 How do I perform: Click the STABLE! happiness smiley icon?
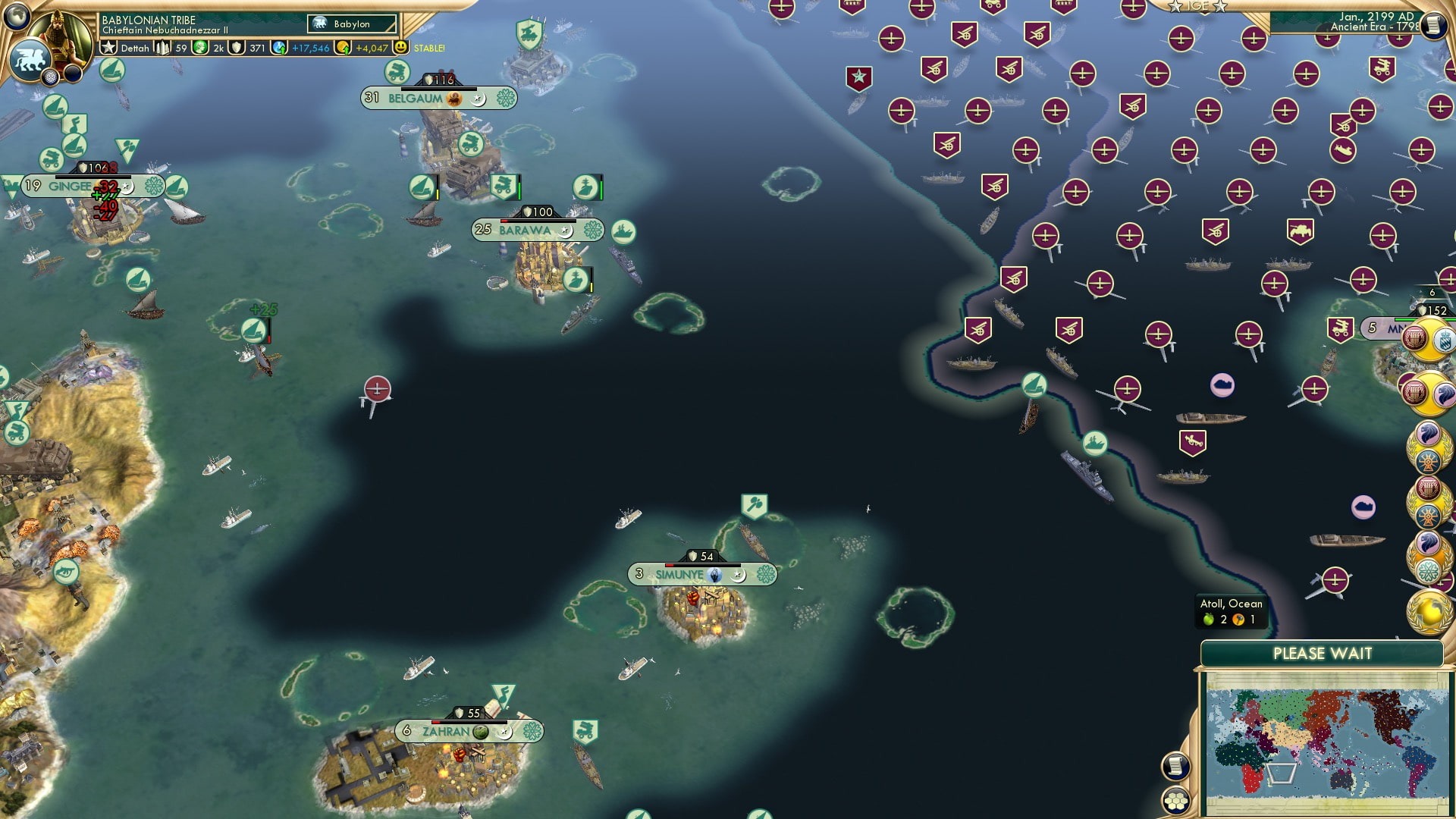[400, 47]
